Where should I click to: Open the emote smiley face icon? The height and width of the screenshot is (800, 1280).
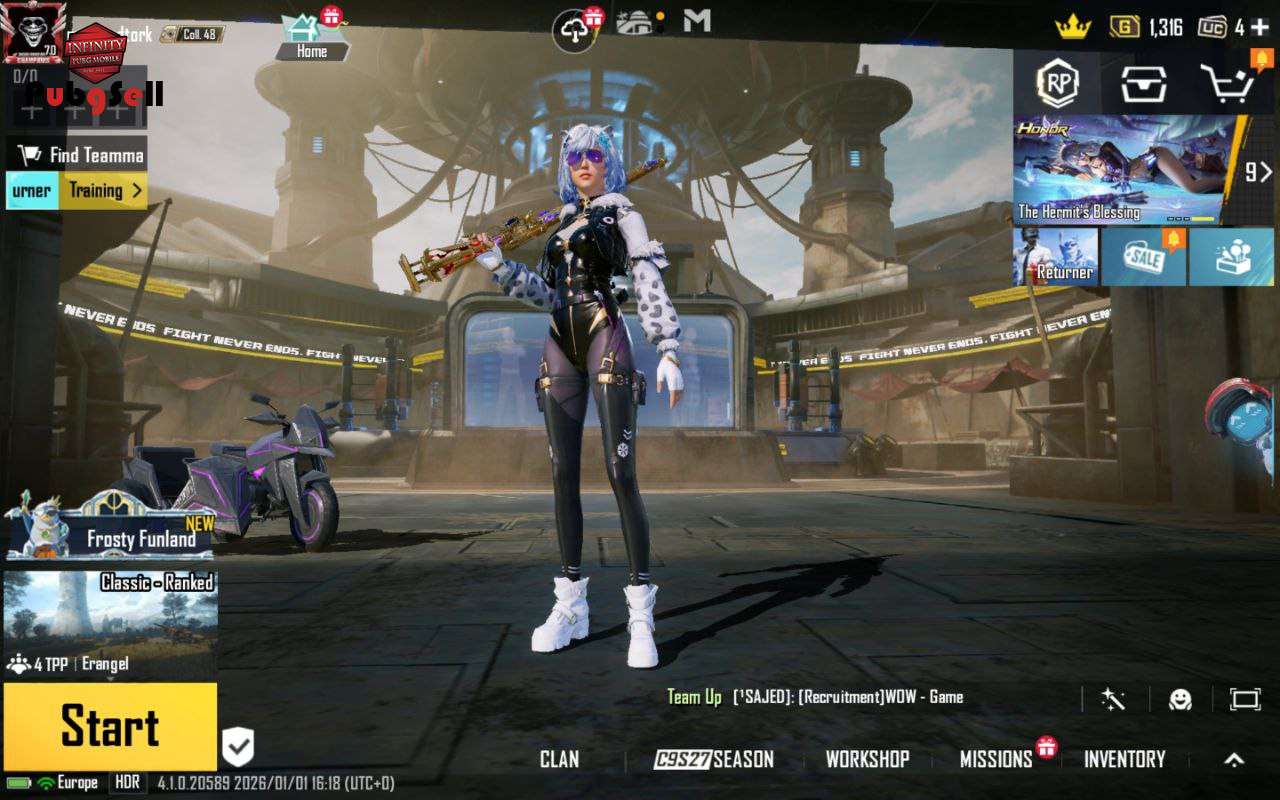[1180, 699]
